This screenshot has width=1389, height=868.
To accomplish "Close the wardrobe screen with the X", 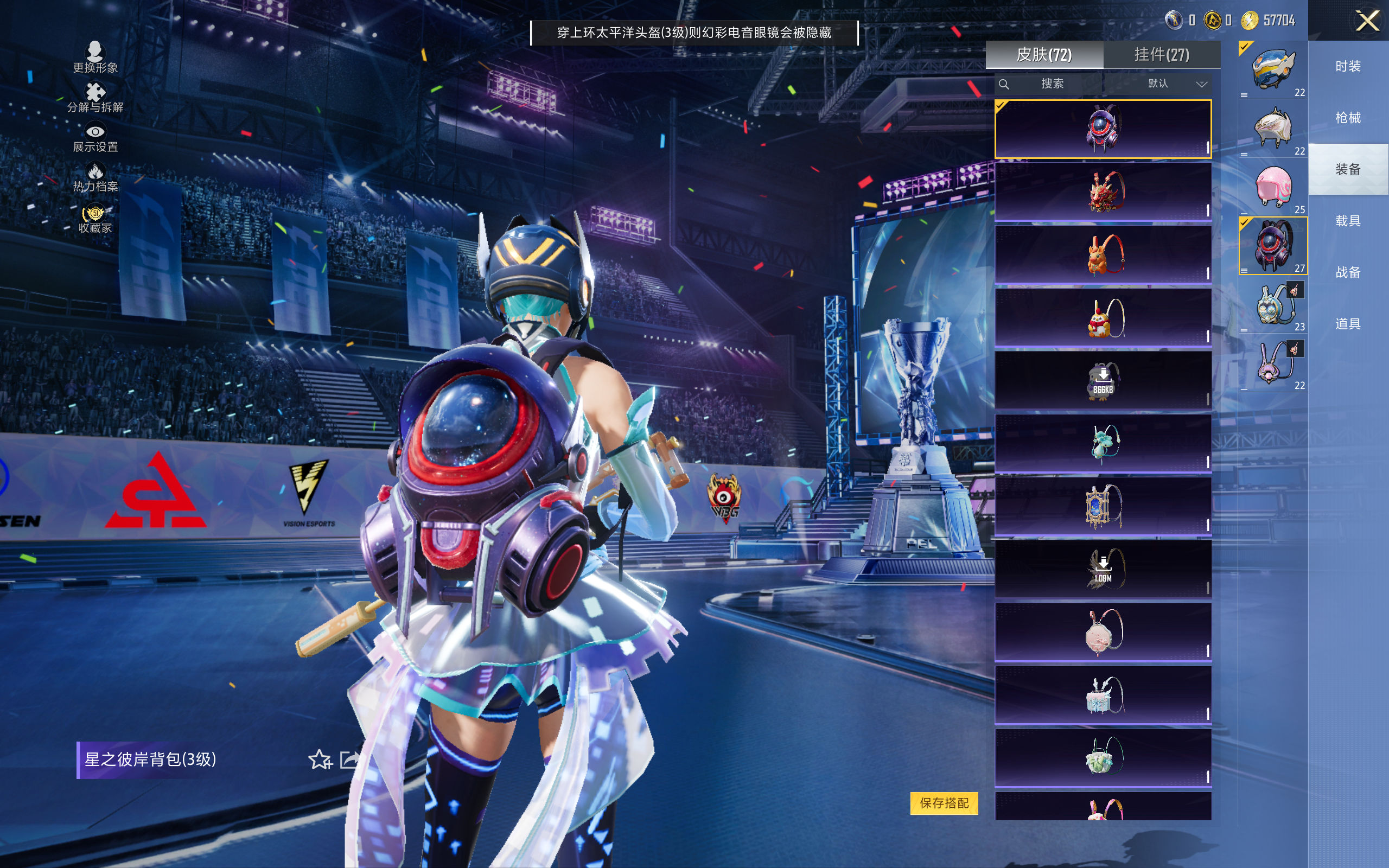I will coord(1367,21).
